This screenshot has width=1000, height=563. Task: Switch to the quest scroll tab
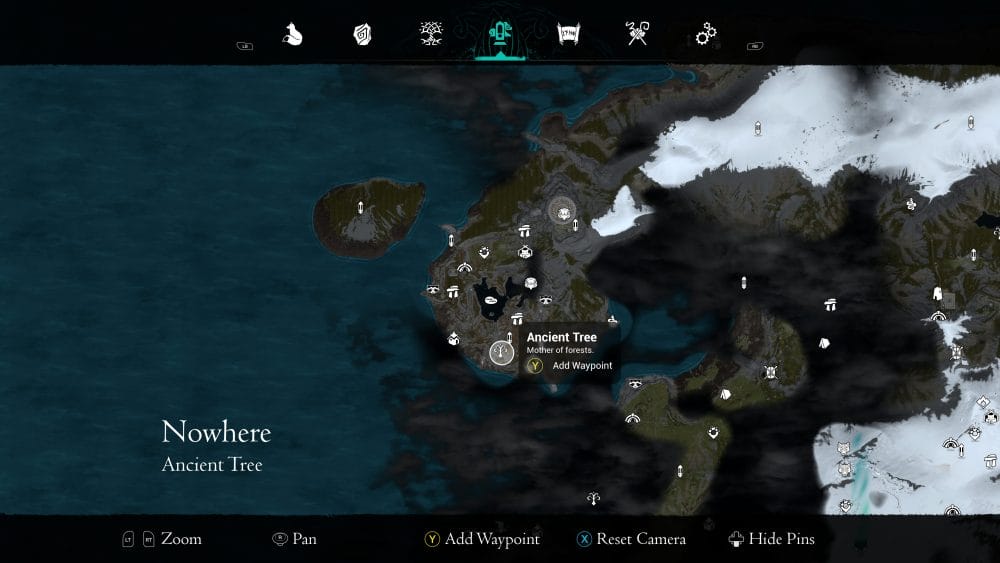tap(568, 35)
